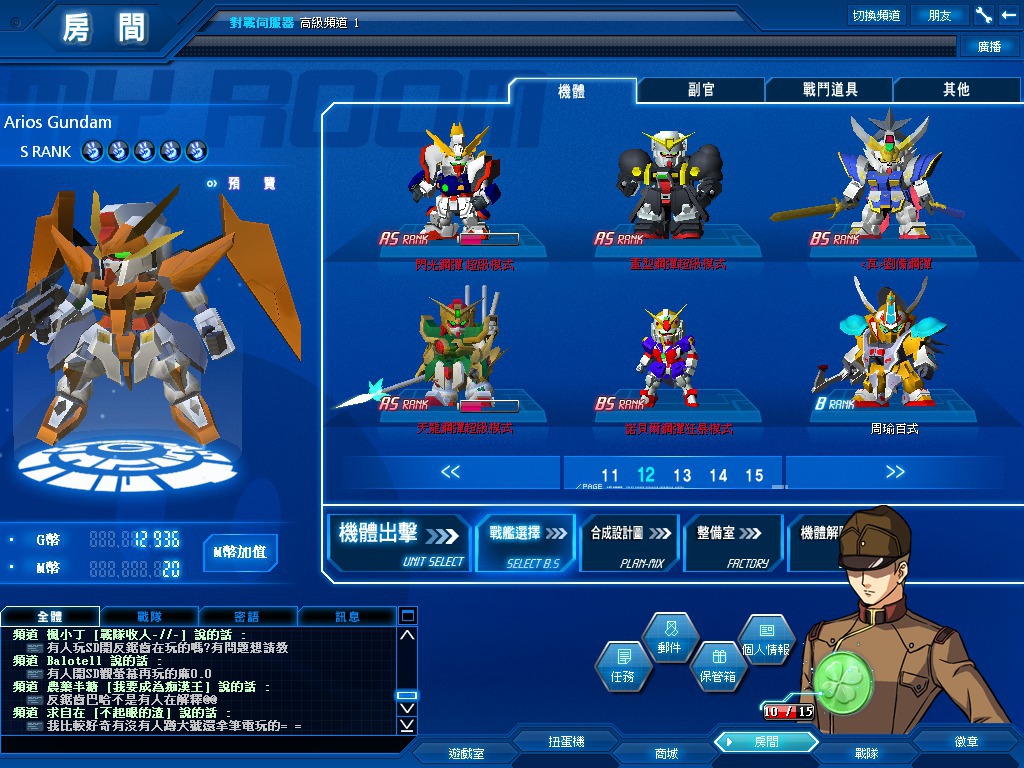Open 合成設計圖 Plan-Mix
The width and height of the screenshot is (1024, 768).
(x=629, y=543)
